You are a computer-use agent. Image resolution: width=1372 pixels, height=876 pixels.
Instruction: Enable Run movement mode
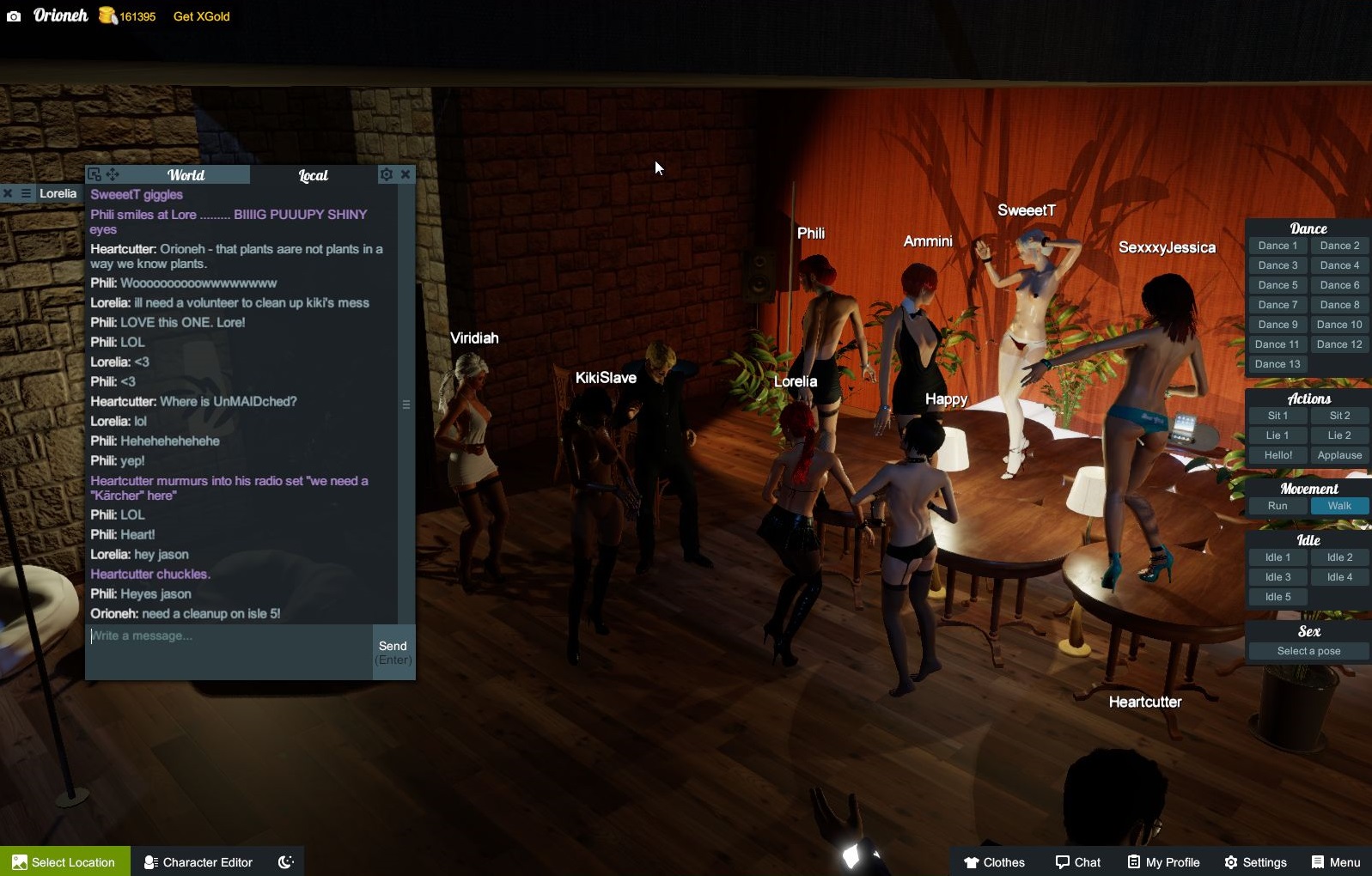(1277, 506)
